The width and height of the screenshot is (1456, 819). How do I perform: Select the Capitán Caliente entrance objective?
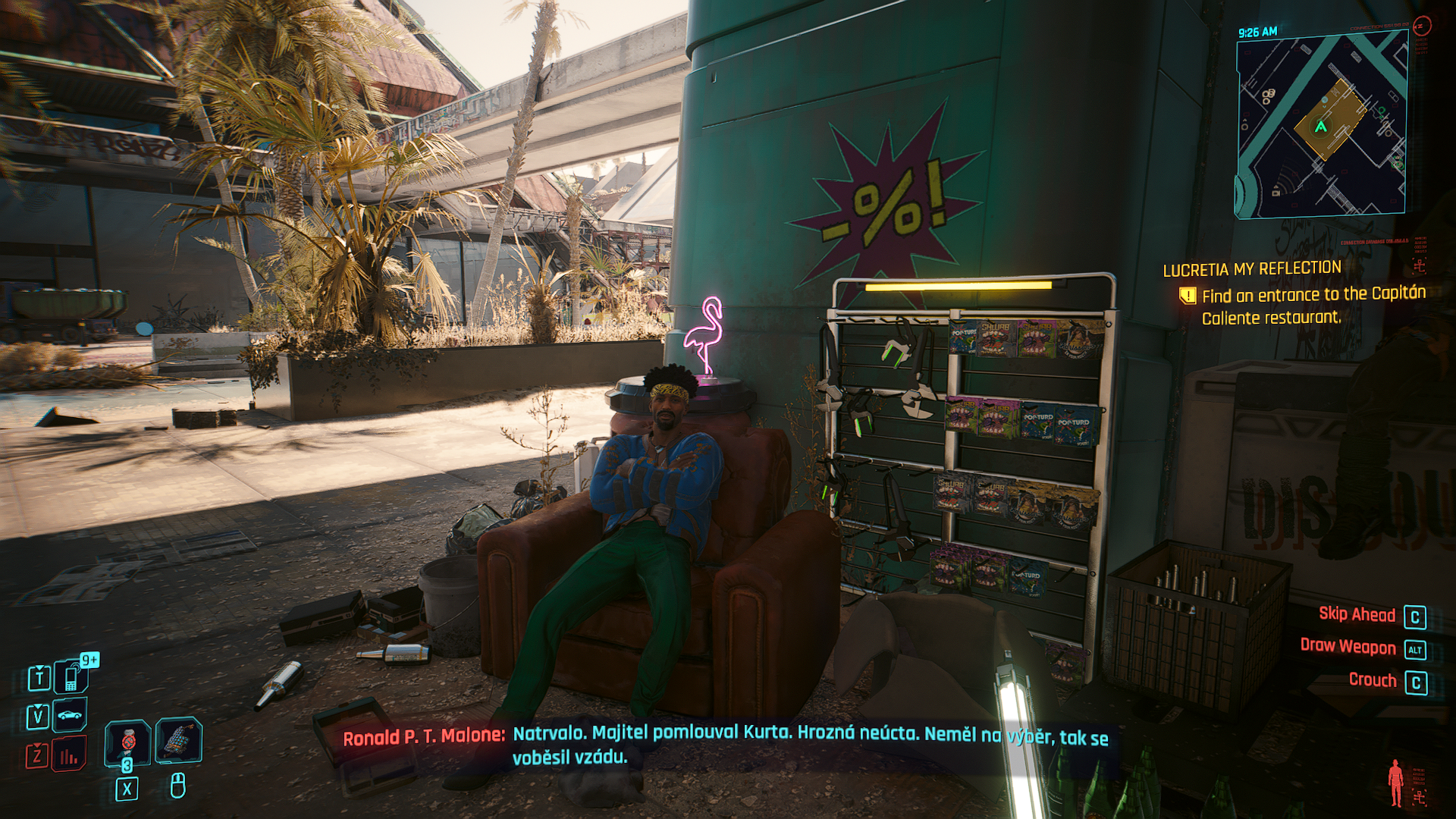[x=1313, y=306]
